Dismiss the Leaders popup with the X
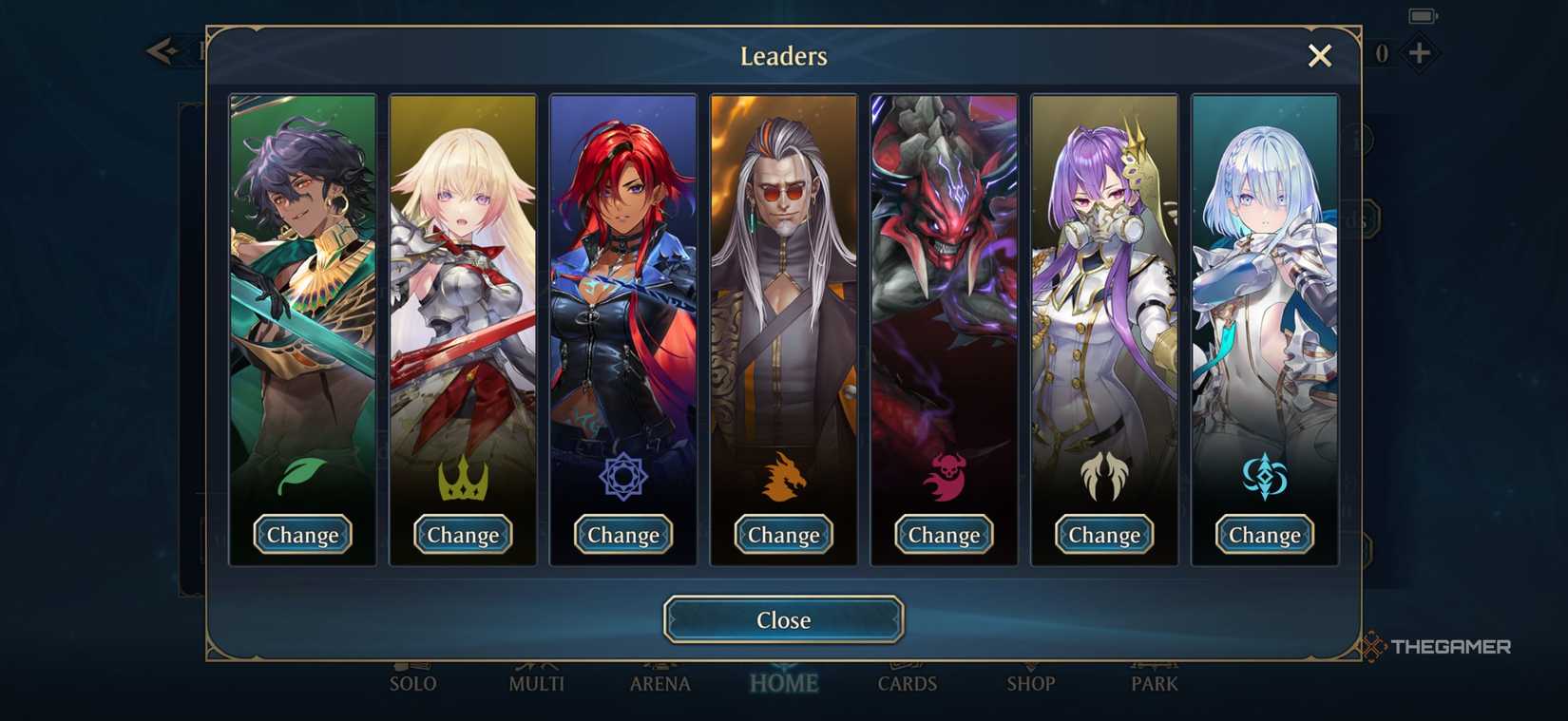 [x=1319, y=56]
